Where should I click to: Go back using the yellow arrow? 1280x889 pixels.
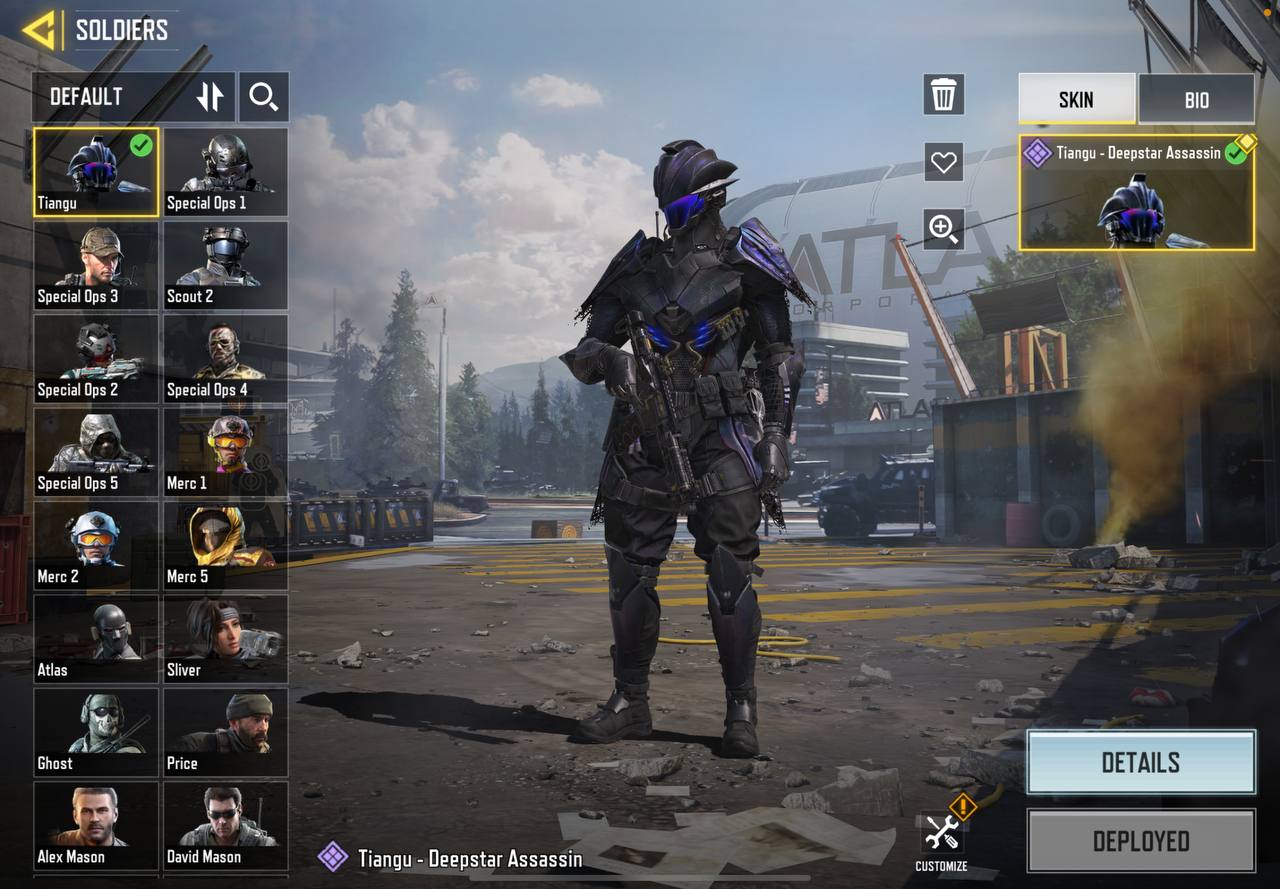tap(39, 30)
